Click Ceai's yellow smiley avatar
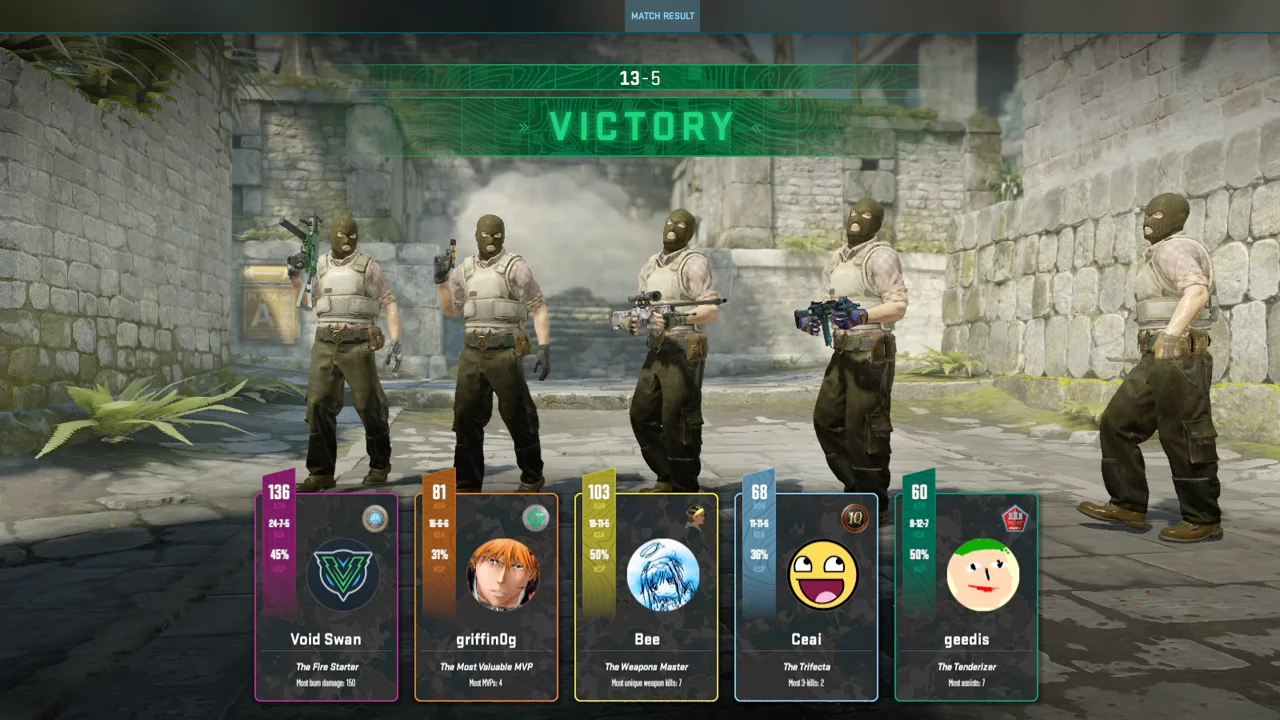1280x720 pixels. [823, 574]
